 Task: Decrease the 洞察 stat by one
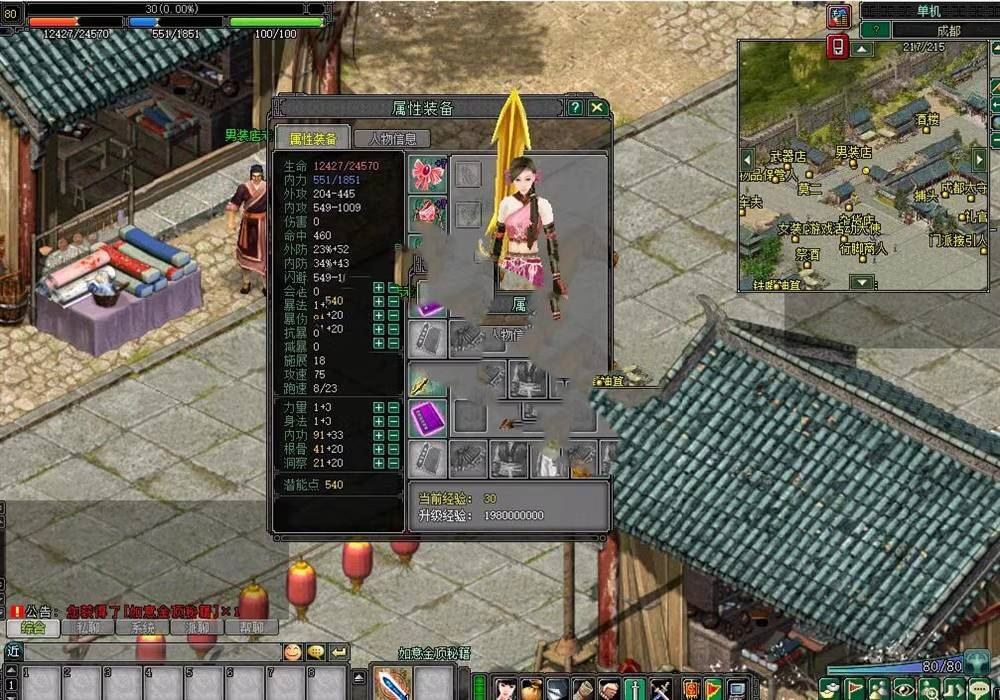pos(393,463)
